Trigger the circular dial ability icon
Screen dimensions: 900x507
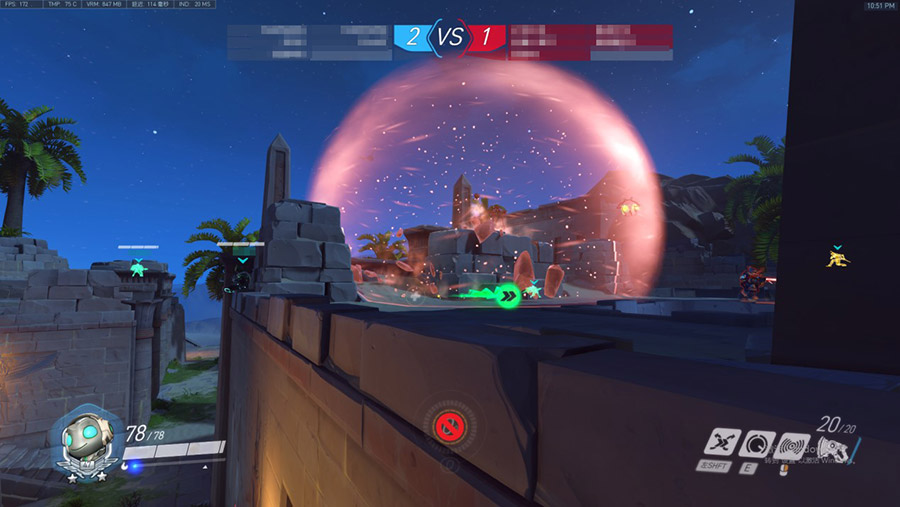click(x=761, y=442)
